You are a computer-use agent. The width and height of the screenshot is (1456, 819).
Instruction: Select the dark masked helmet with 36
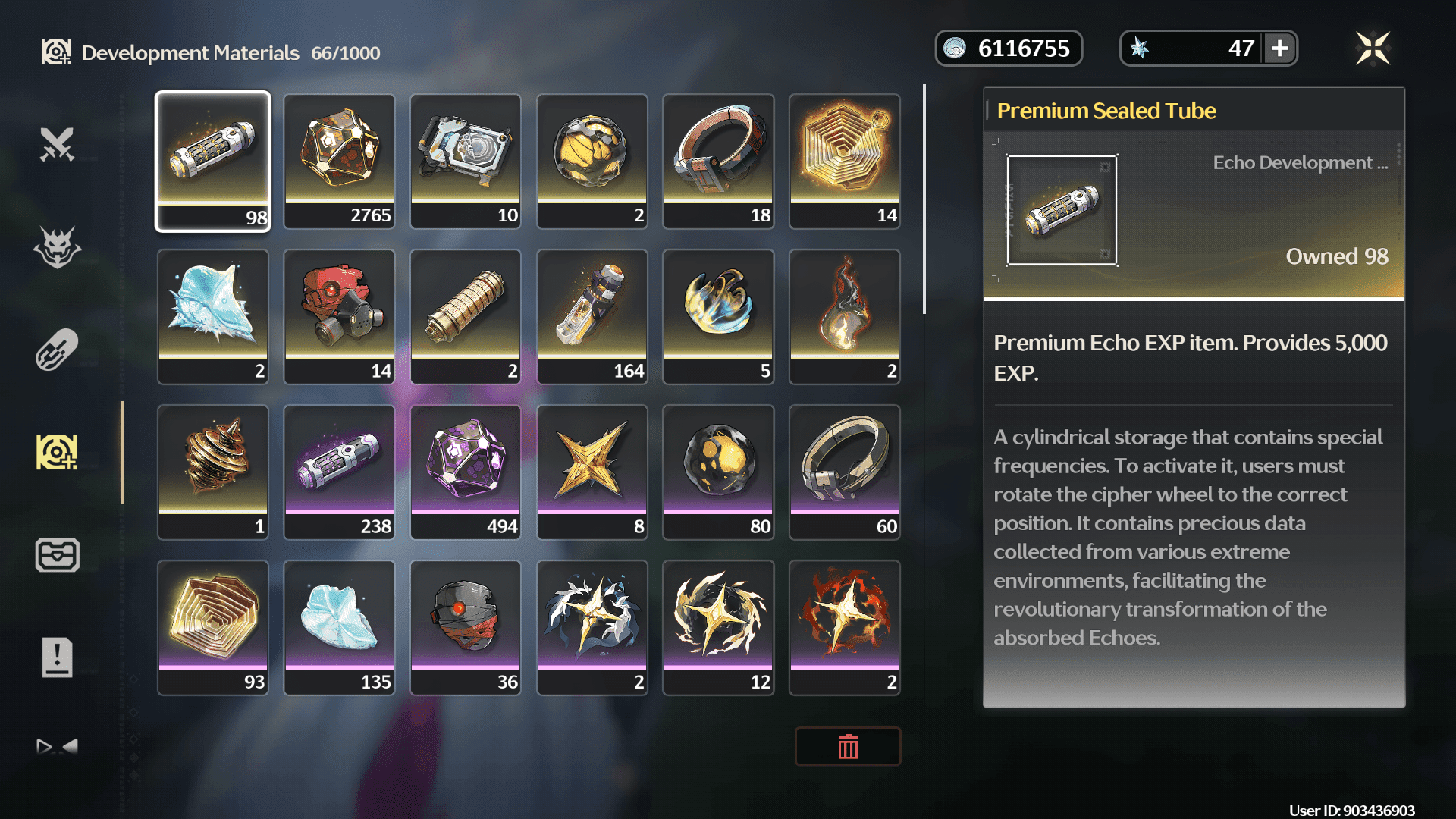(x=466, y=627)
